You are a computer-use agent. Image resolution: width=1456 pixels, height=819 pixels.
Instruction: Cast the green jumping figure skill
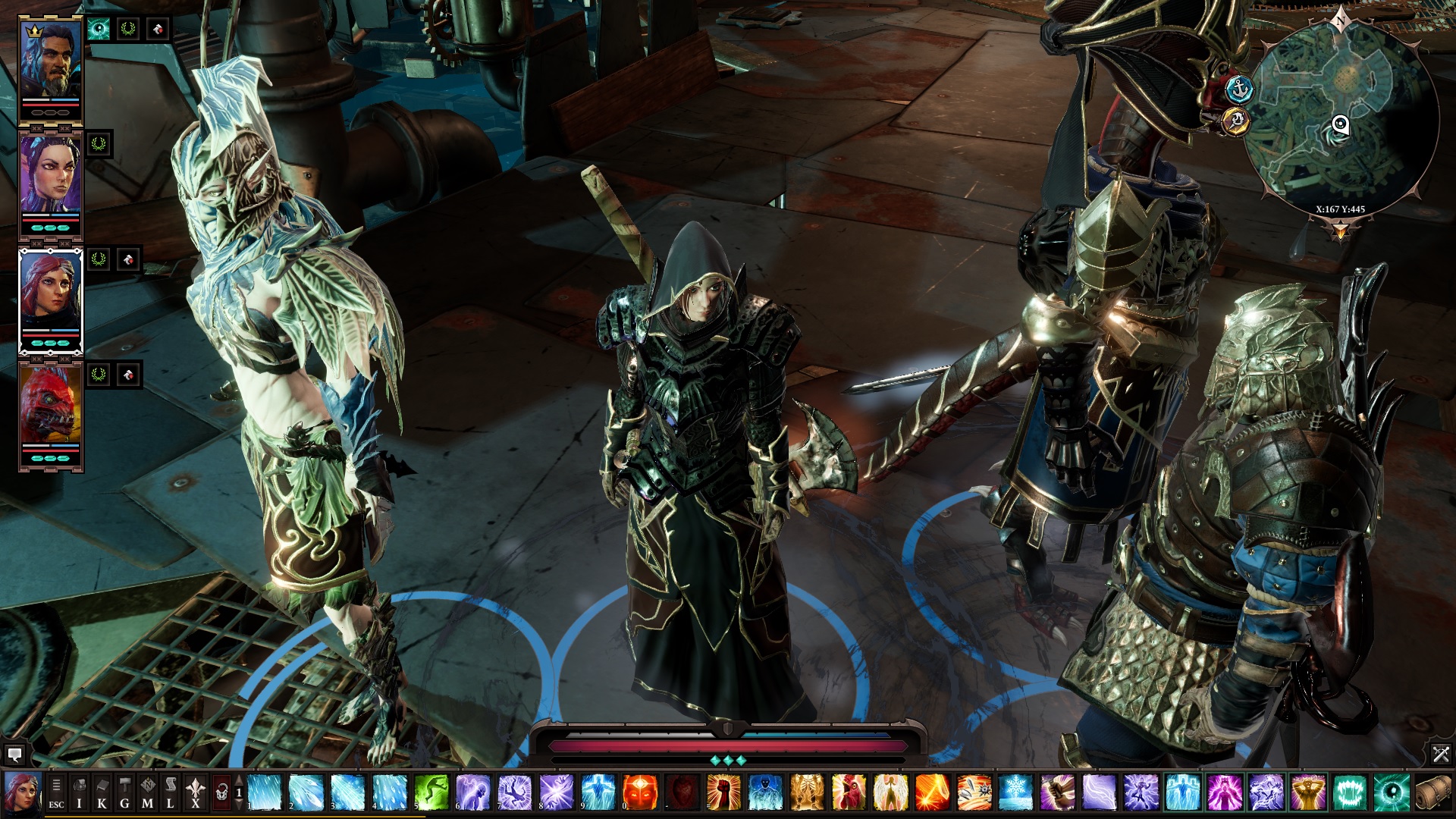[x=431, y=792]
